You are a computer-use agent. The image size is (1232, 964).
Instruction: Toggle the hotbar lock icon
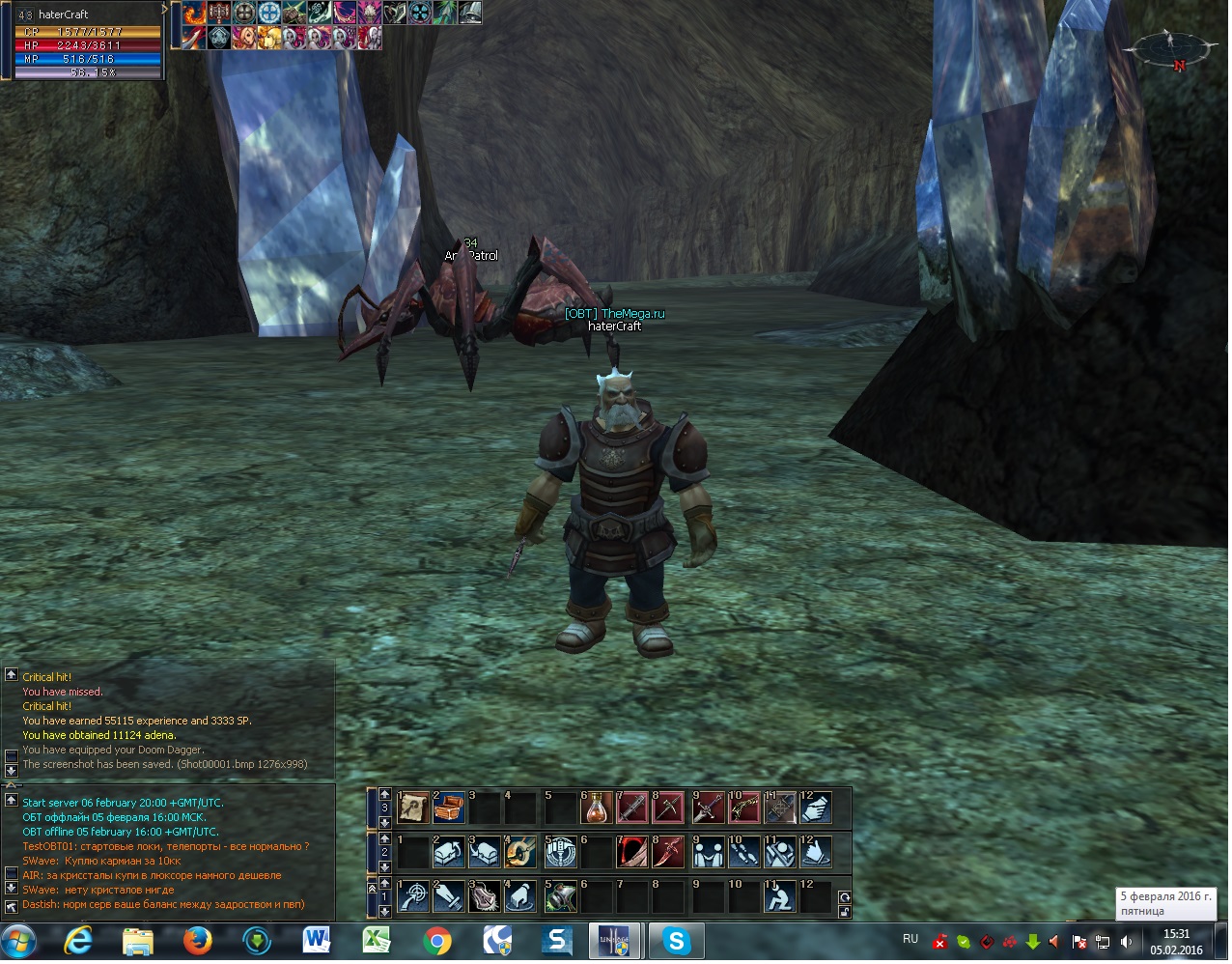click(845, 912)
